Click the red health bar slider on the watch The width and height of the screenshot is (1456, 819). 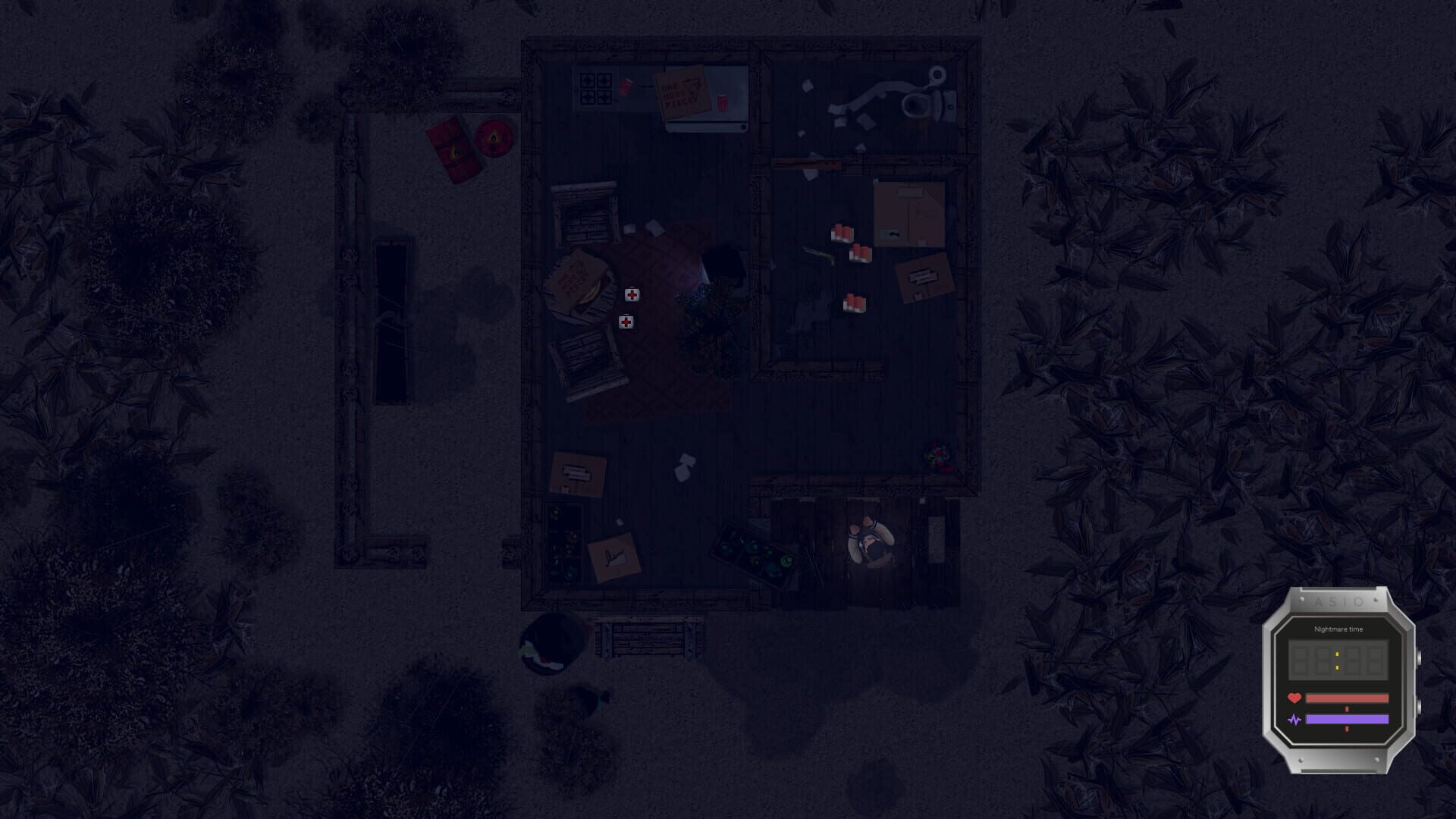1347,698
